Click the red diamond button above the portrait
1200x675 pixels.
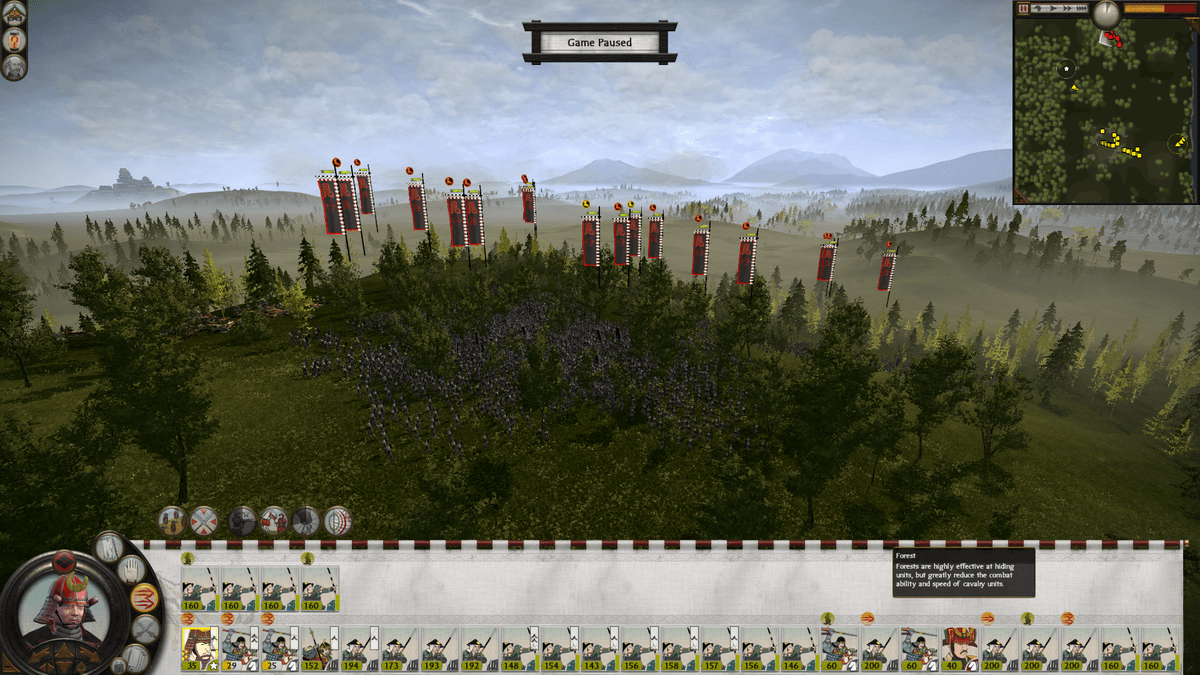point(65,559)
